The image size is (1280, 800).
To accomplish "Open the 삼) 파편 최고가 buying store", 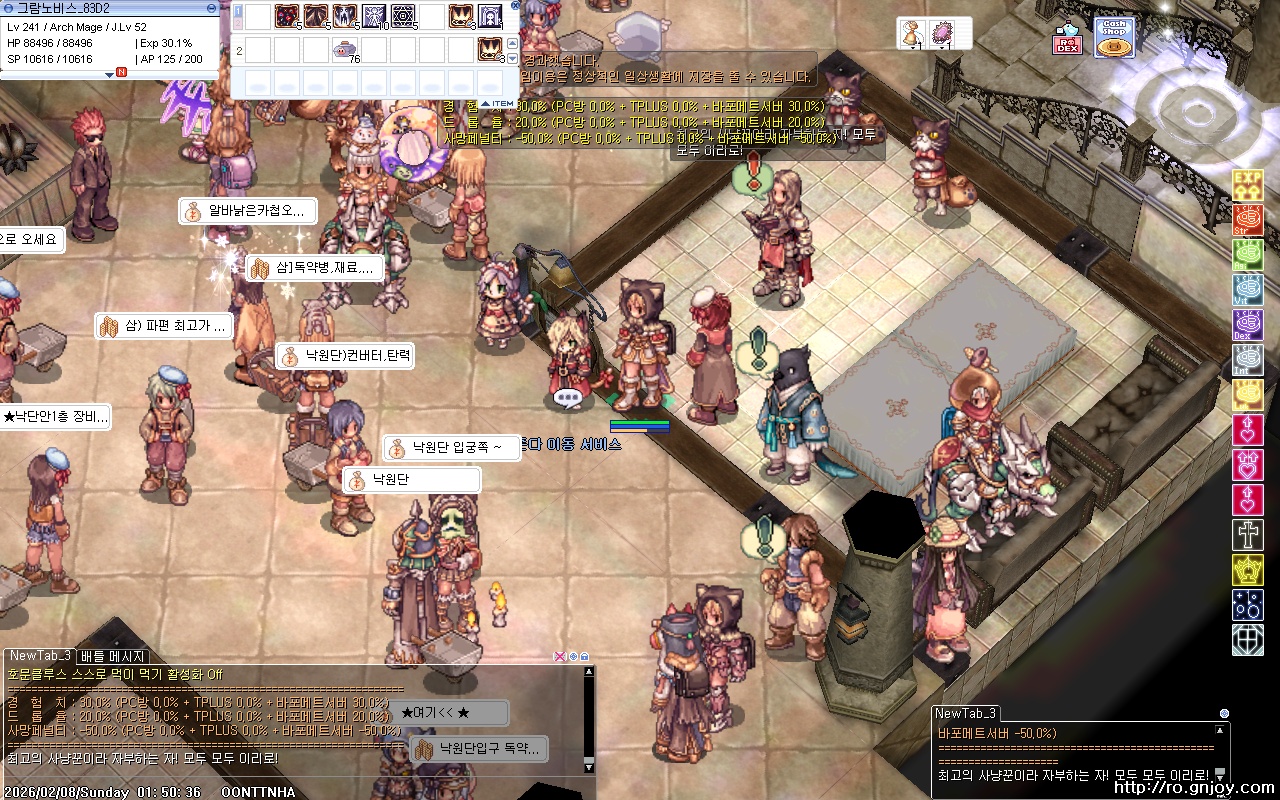I will (165, 326).
